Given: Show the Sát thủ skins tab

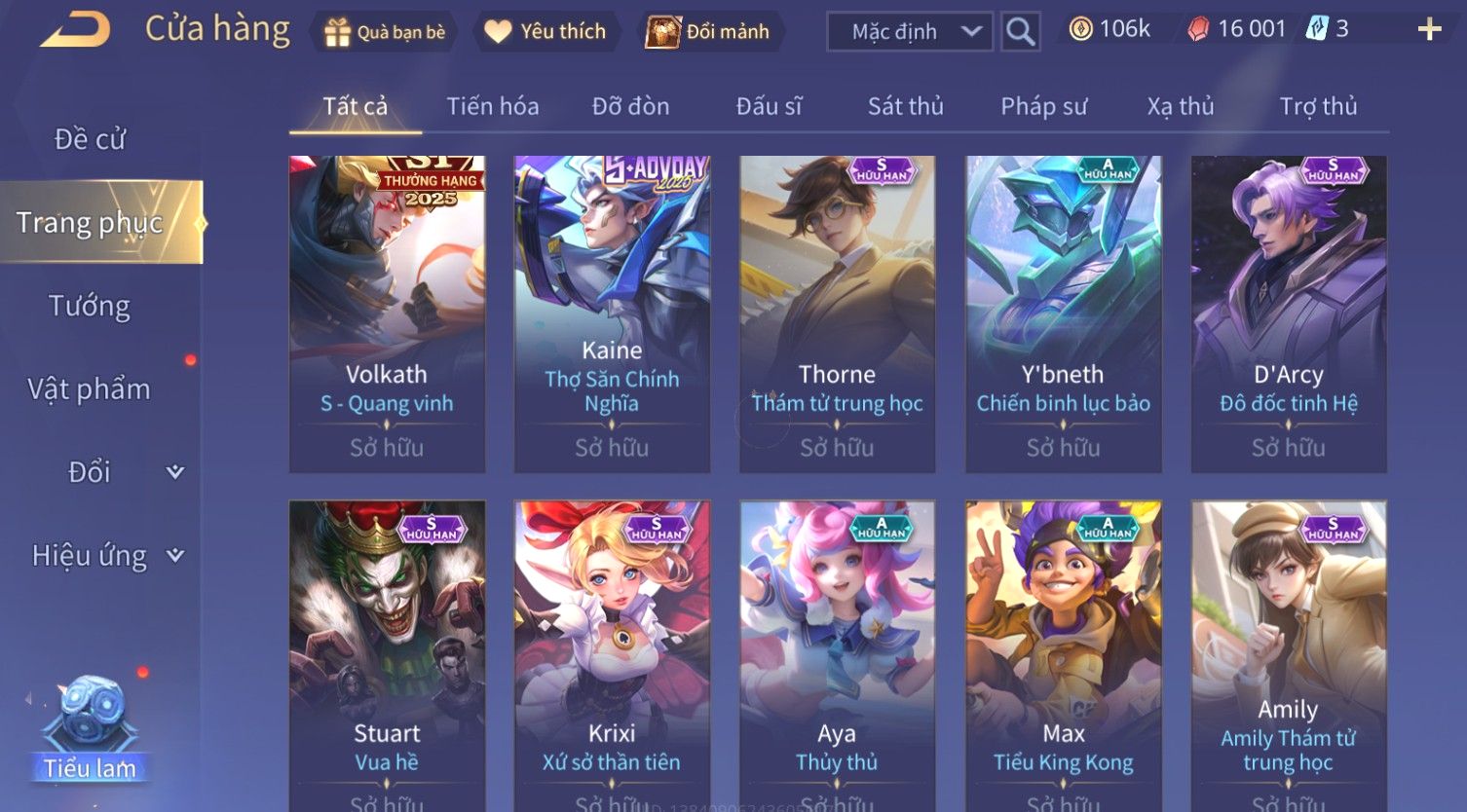Looking at the screenshot, I should [x=905, y=106].
